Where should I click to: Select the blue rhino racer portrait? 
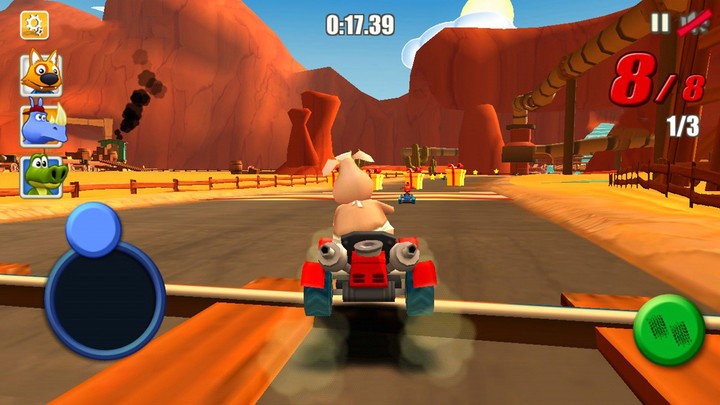[x=41, y=124]
